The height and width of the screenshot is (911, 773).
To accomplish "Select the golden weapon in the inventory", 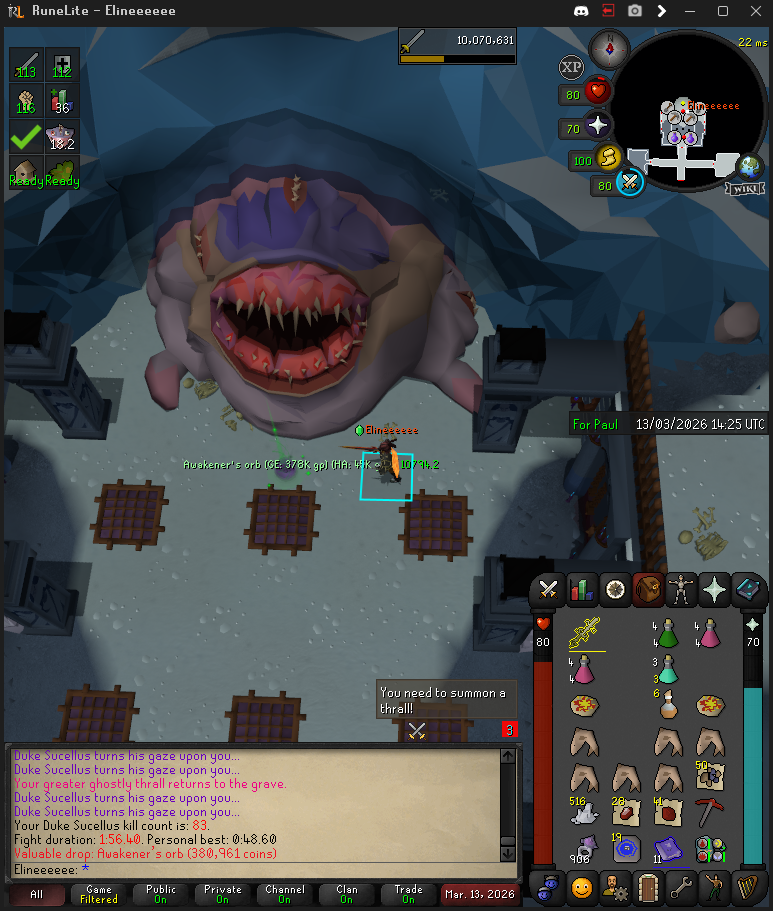I will tap(585, 633).
